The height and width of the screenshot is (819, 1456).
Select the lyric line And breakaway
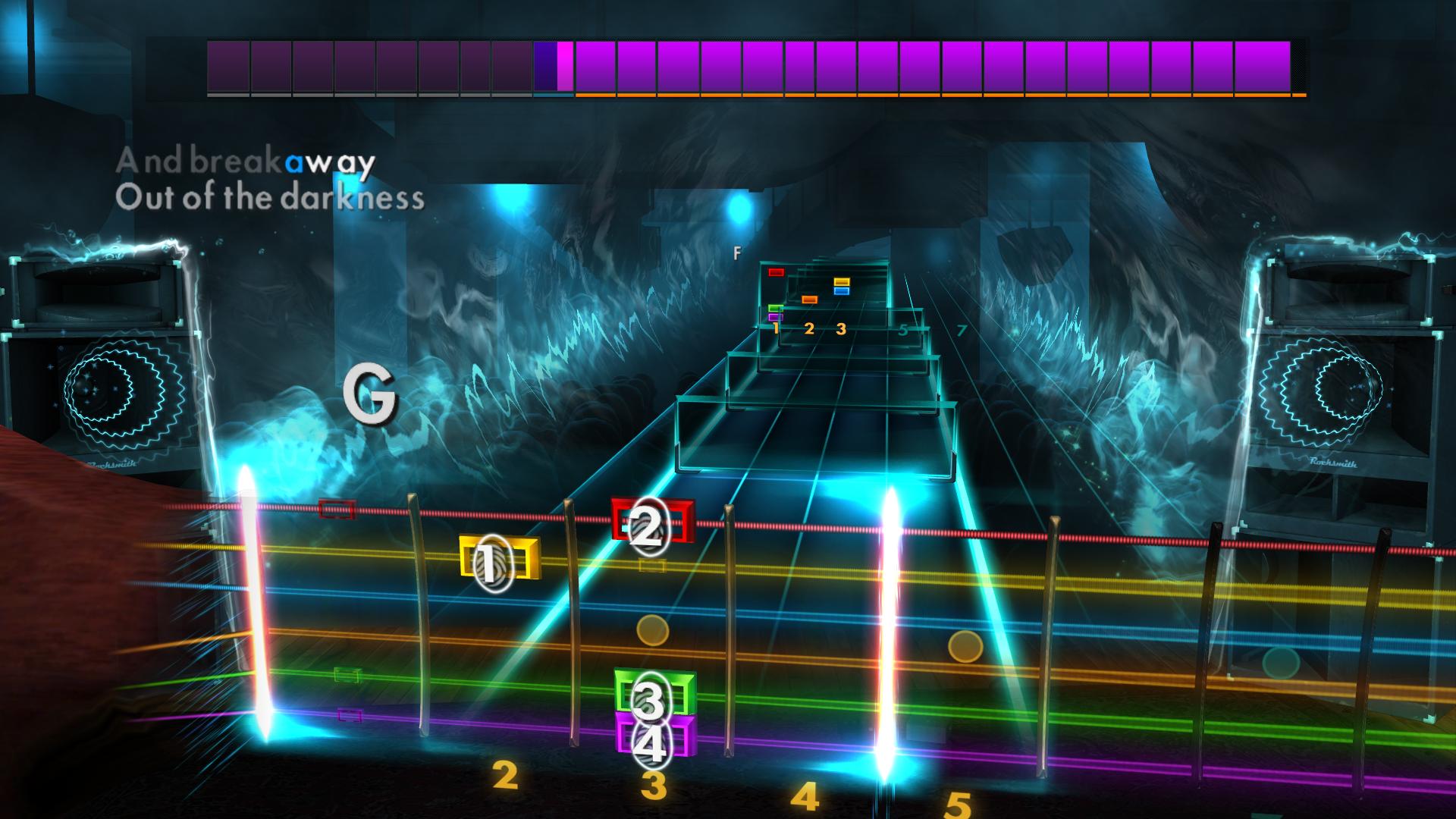click(245, 162)
